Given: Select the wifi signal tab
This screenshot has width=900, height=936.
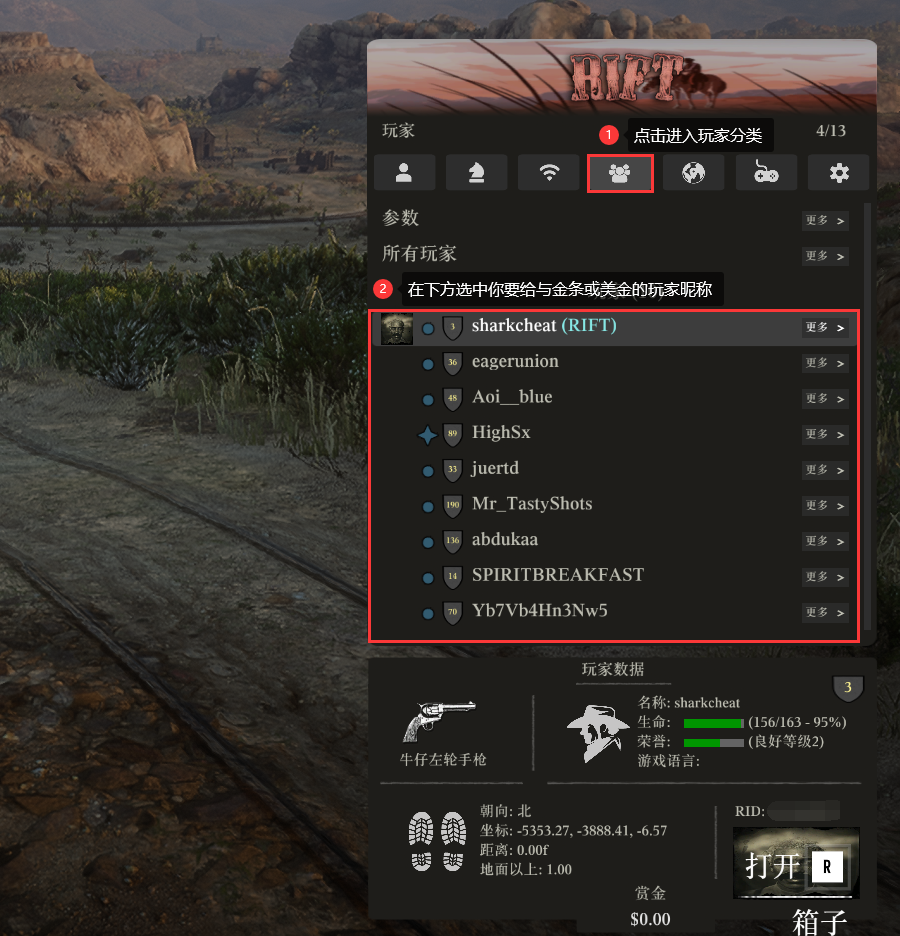Looking at the screenshot, I should 548,173.
